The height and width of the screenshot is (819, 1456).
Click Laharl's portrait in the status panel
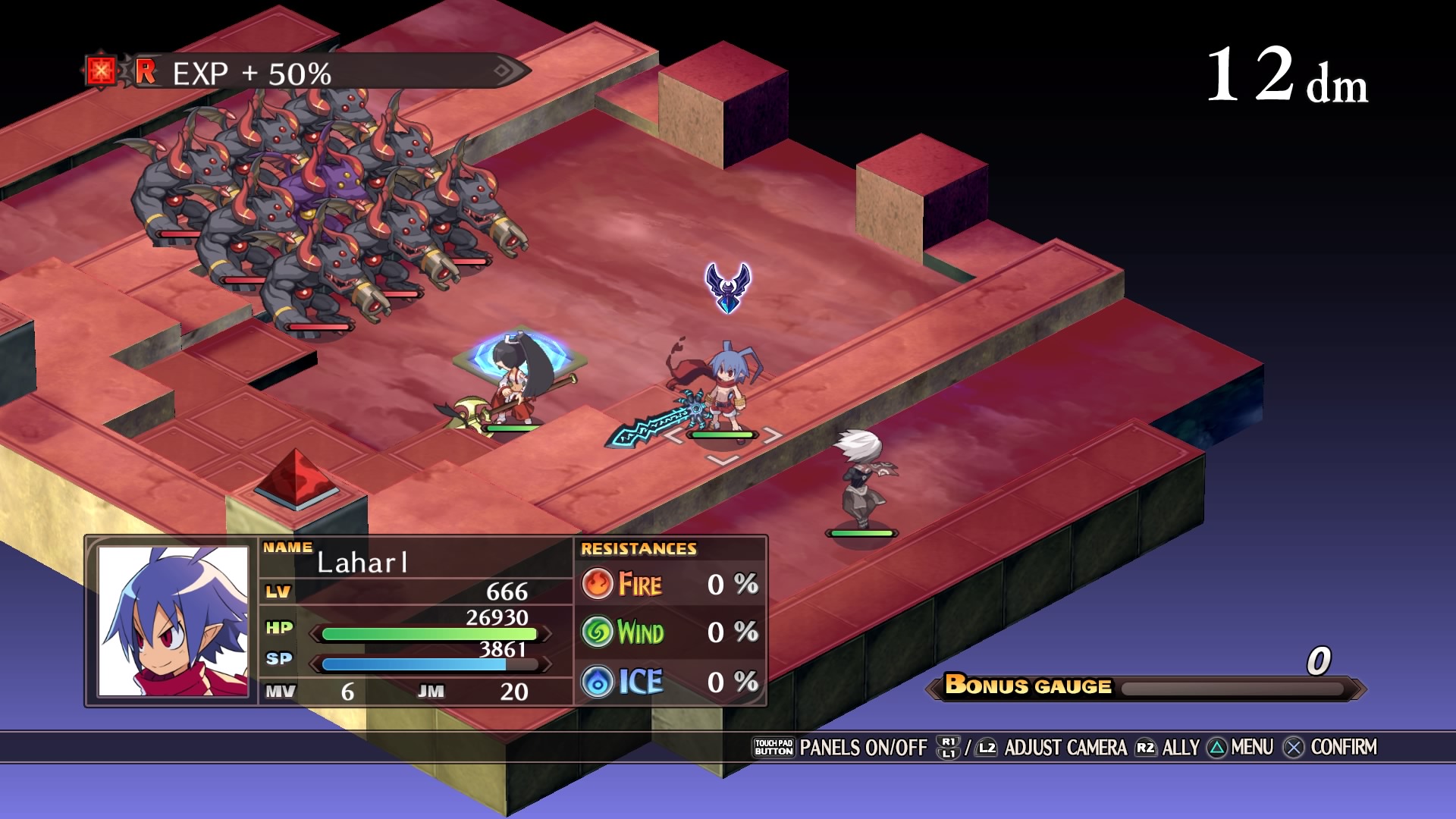[x=173, y=621]
